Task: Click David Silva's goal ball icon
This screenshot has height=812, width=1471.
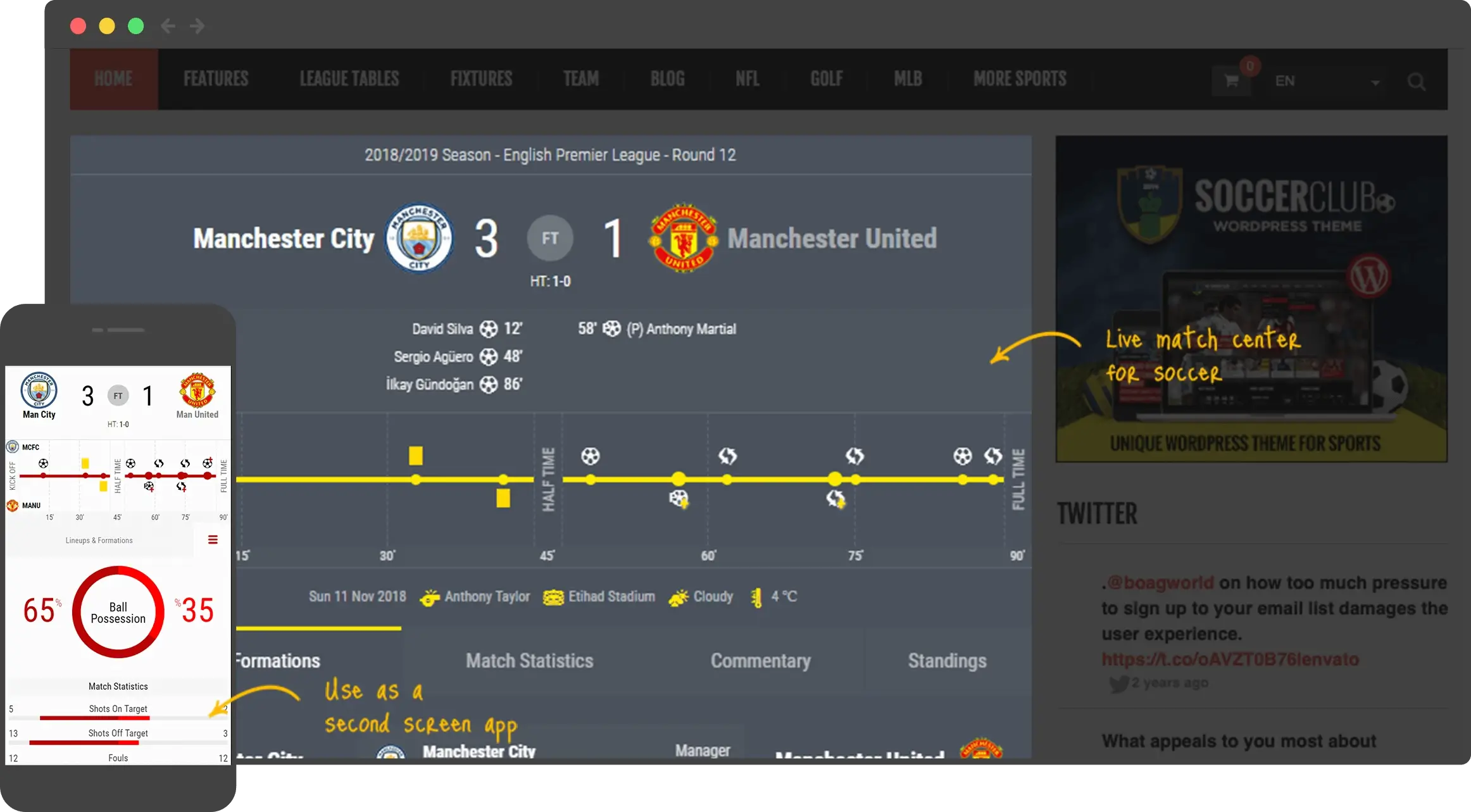Action: [x=489, y=328]
